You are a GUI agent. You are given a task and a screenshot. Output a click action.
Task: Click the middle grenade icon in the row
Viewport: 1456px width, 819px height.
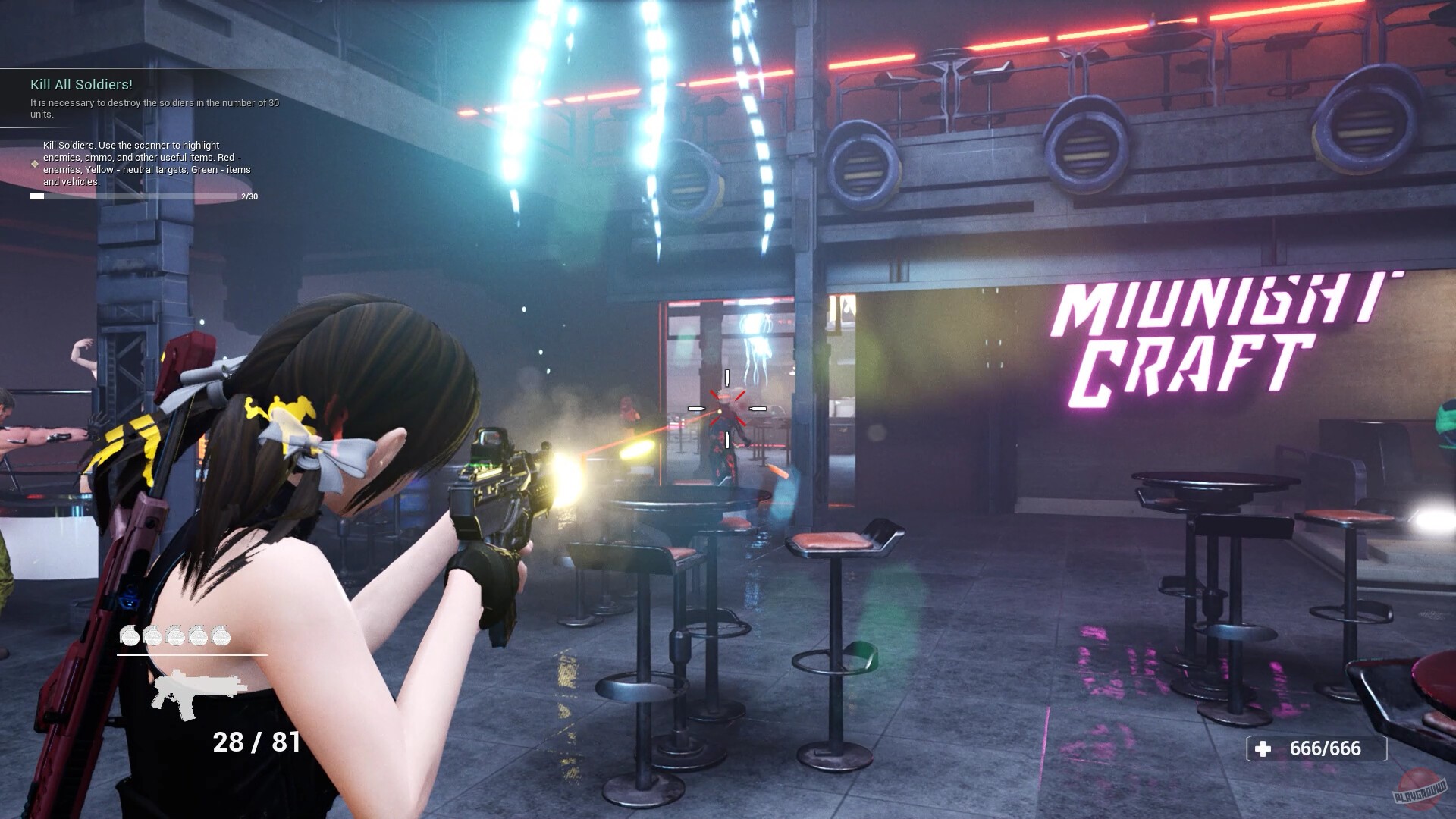point(176,635)
